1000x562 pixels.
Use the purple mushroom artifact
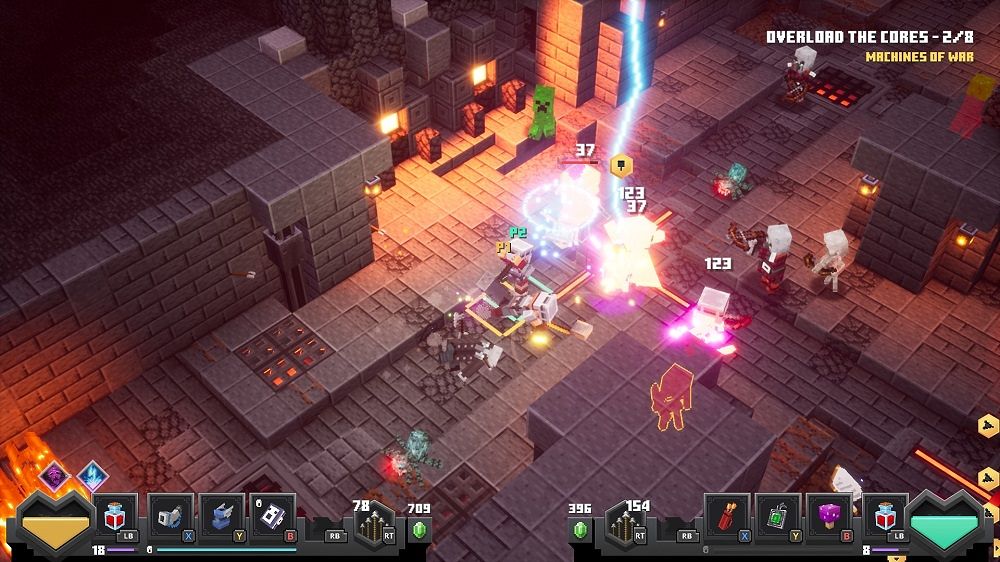[830, 516]
